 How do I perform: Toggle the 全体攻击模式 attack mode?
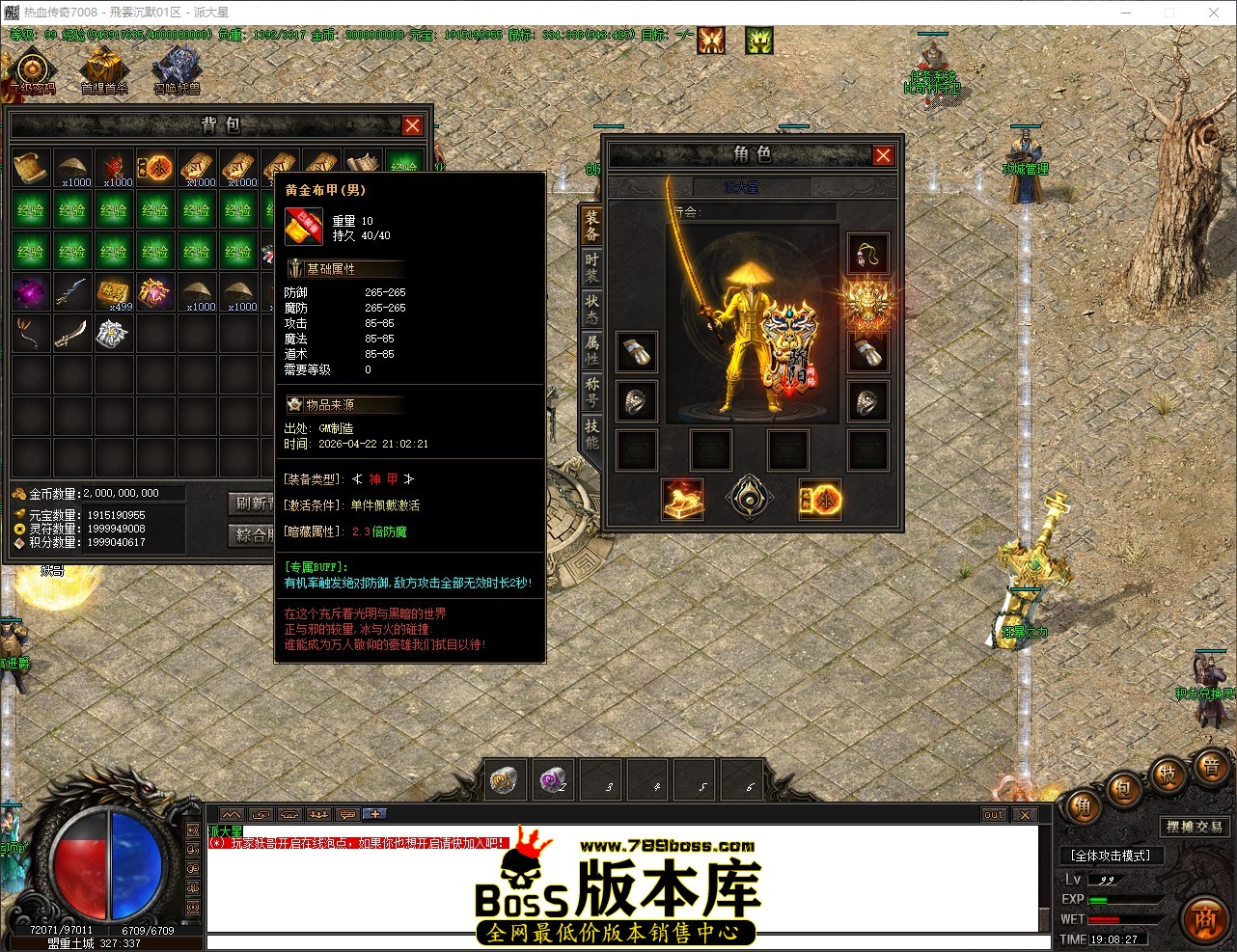click(1111, 856)
